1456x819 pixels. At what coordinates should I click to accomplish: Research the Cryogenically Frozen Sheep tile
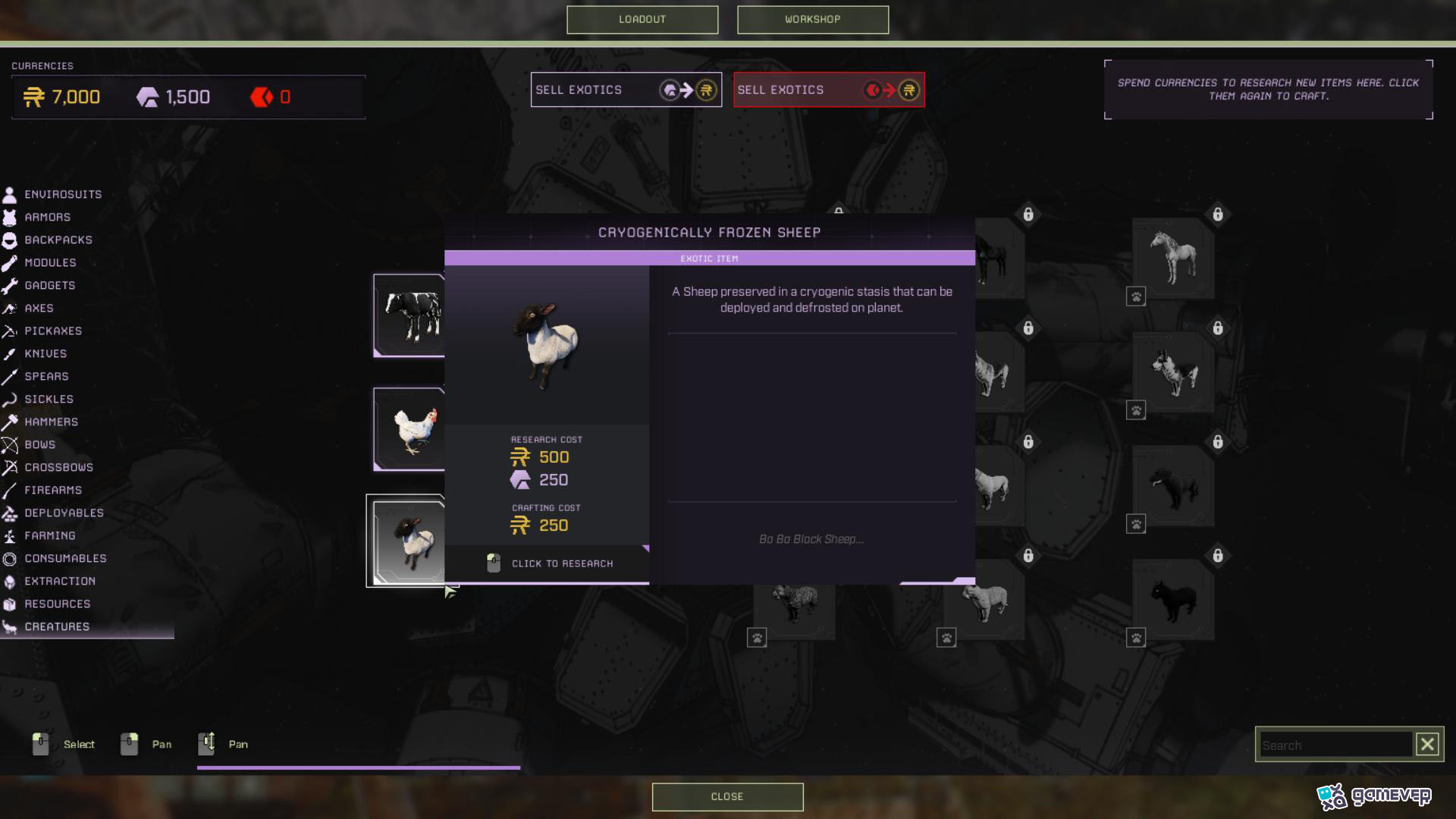tap(406, 541)
